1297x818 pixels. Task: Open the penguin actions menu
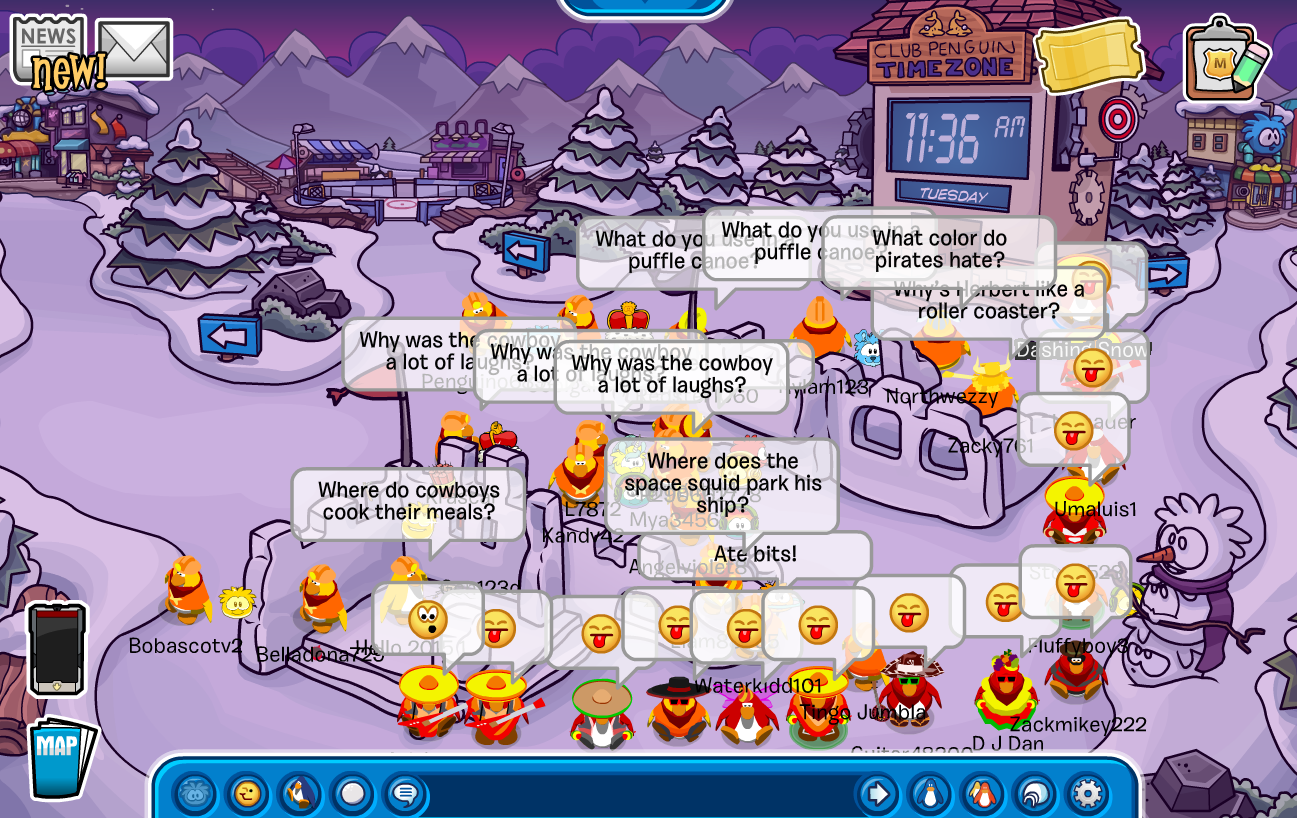(x=299, y=795)
